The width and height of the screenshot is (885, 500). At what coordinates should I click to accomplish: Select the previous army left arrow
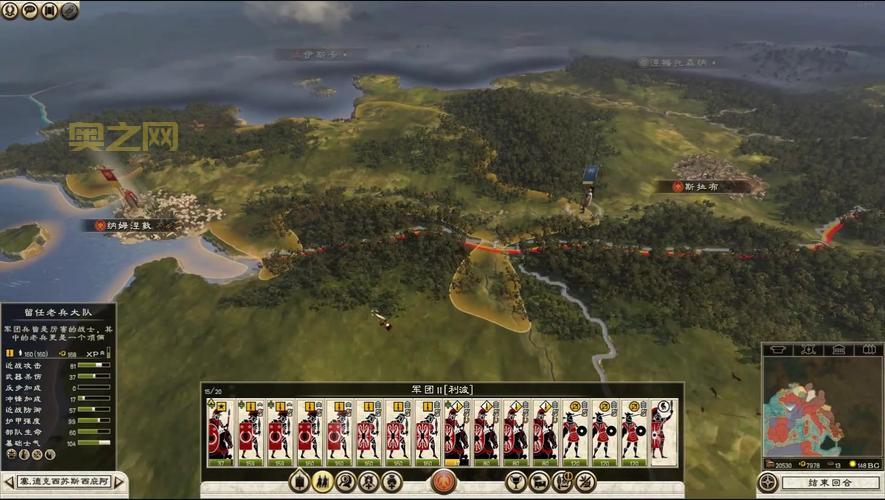(7, 483)
